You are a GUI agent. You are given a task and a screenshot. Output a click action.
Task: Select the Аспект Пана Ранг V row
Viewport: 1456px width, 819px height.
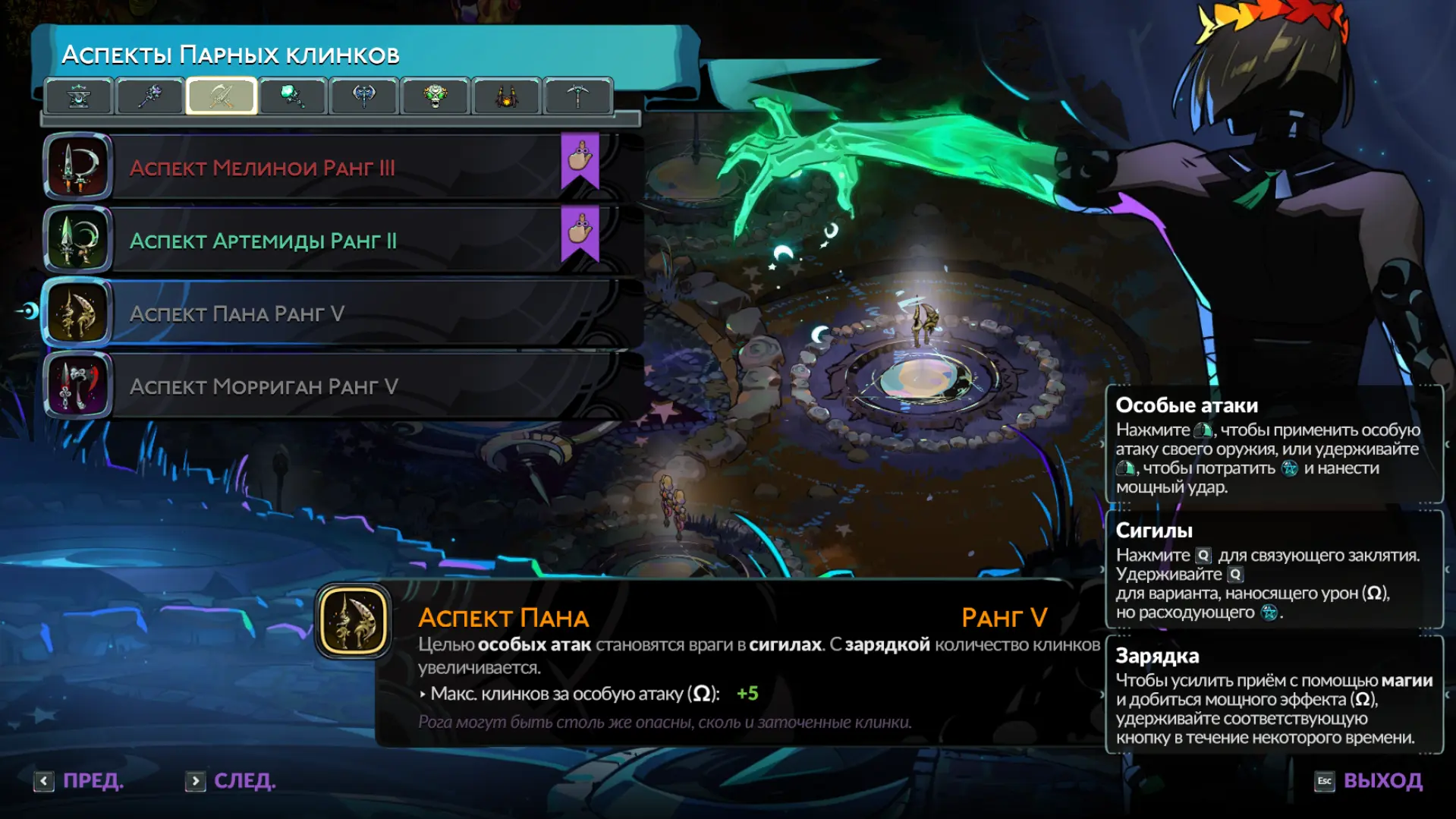click(x=334, y=313)
